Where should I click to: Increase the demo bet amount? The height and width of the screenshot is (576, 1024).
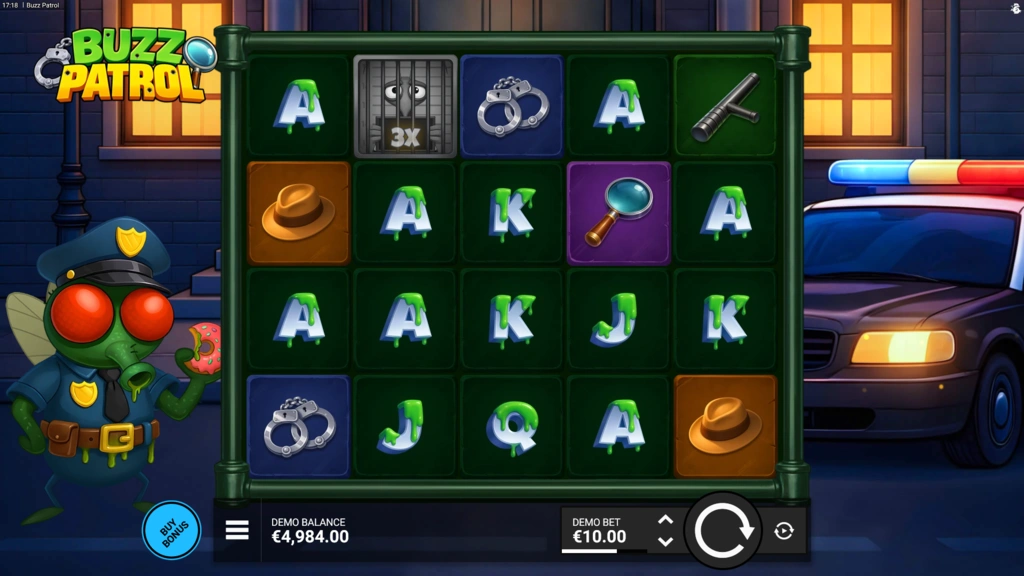click(665, 520)
